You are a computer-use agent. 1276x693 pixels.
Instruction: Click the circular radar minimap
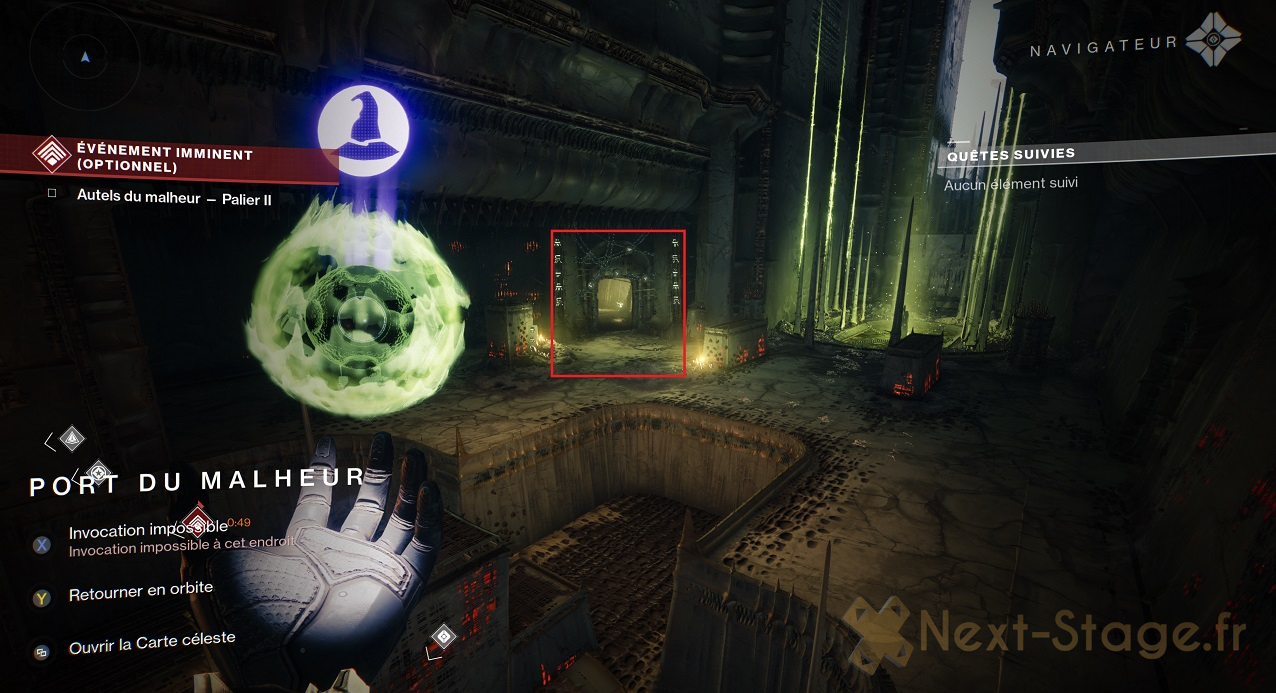[x=85, y=56]
